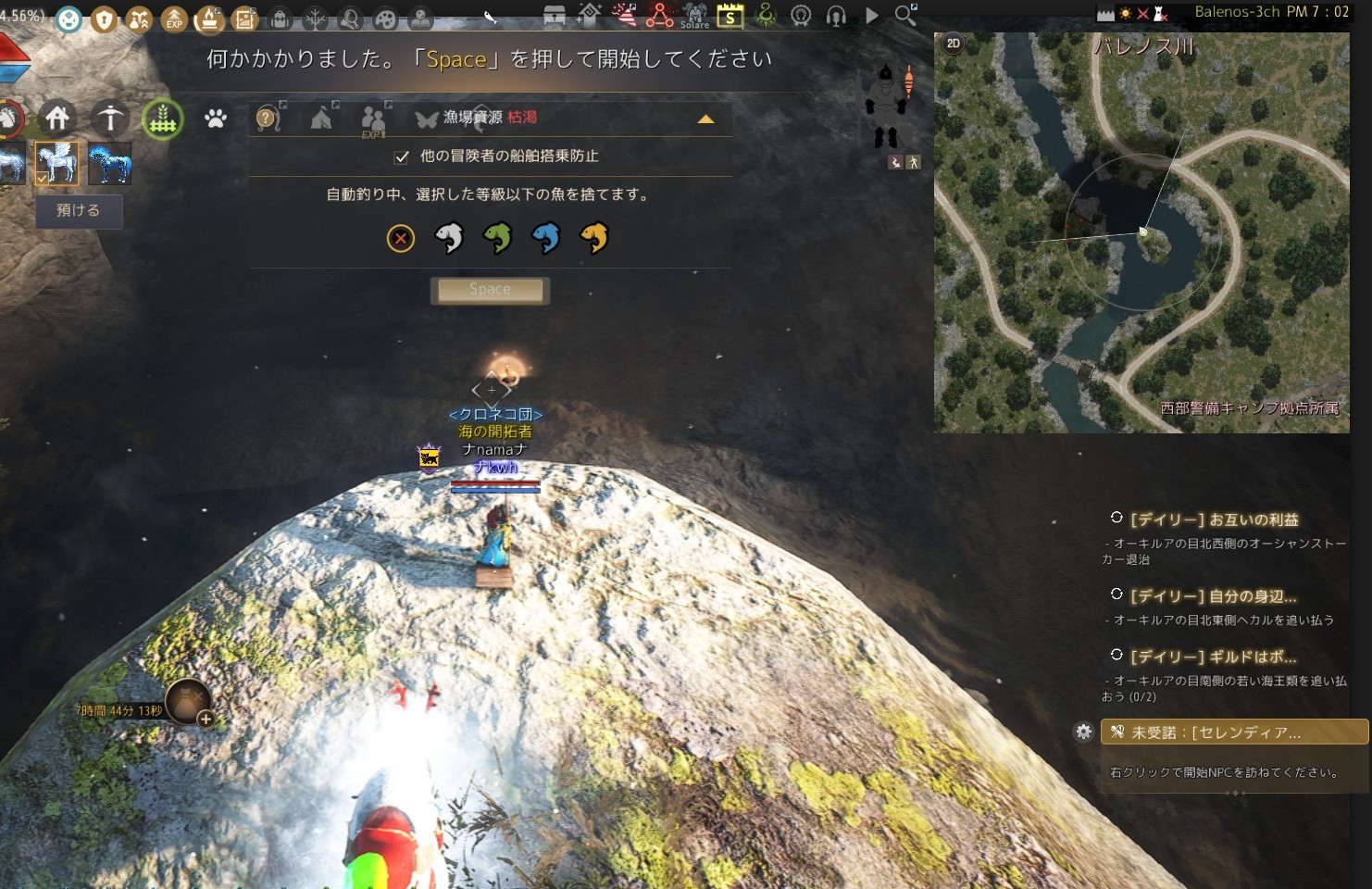Toggle the 他の冒険者の船舶搭乗防止 checkbox
The height and width of the screenshot is (889, 1372).
(402, 157)
